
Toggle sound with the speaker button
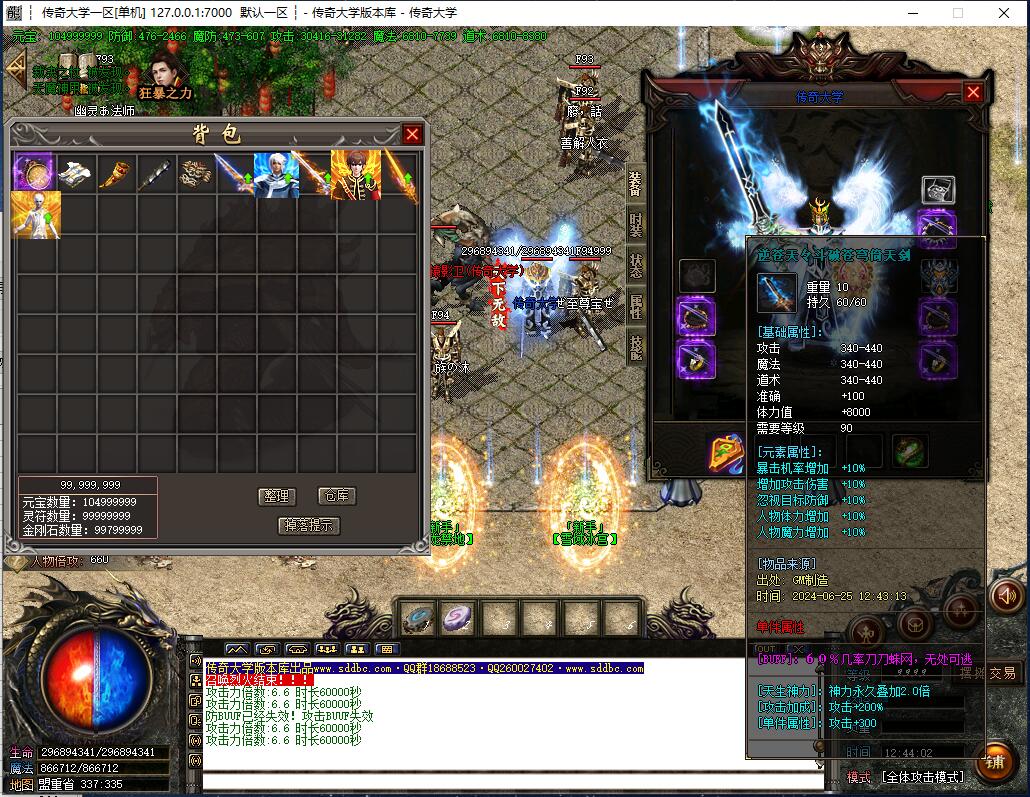pyautogui.click(x=1007, y=596)
